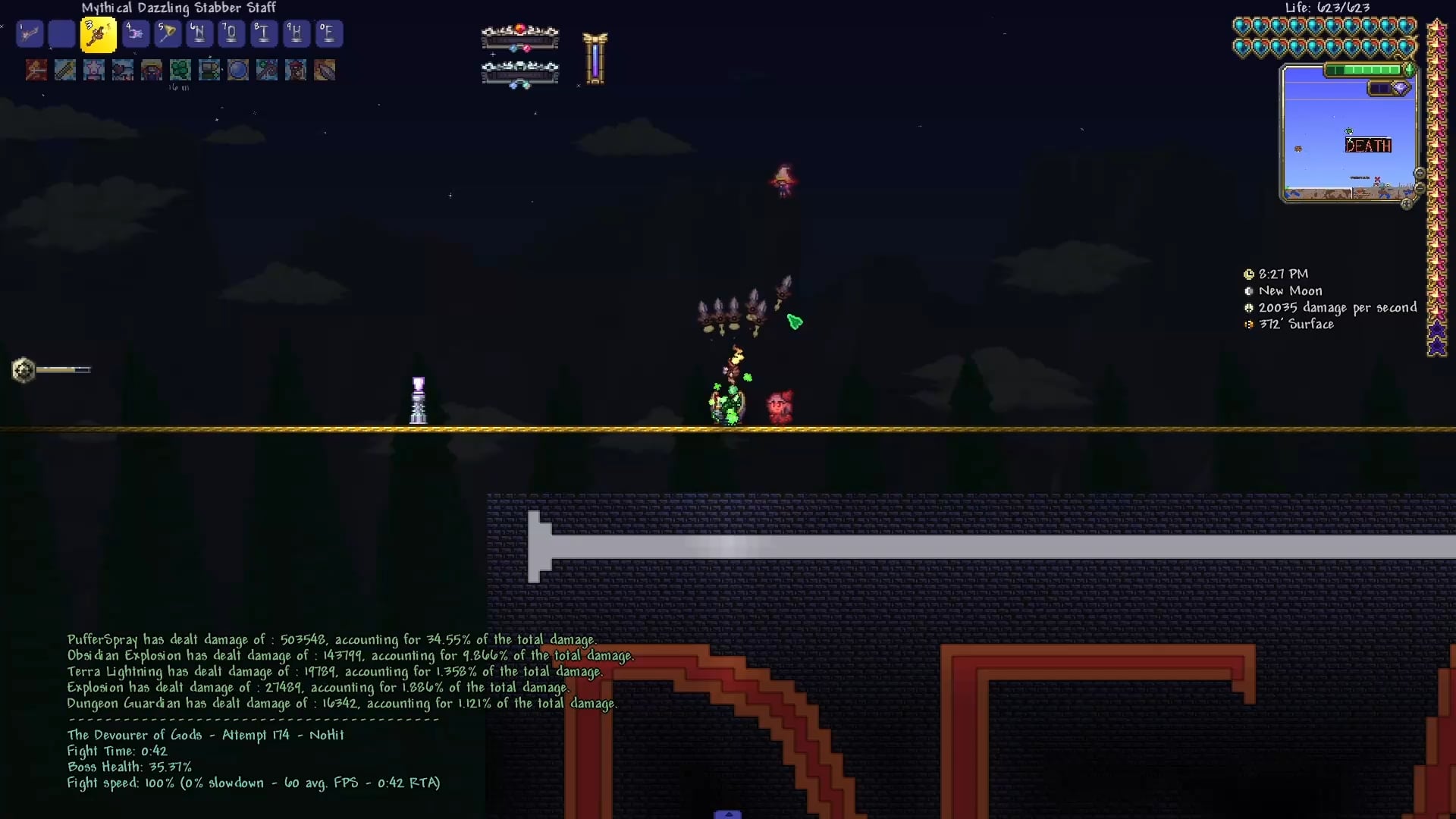Click the pink star buff icon
1456x819 pixels.
pyautogui.click(x=94, y=71)
